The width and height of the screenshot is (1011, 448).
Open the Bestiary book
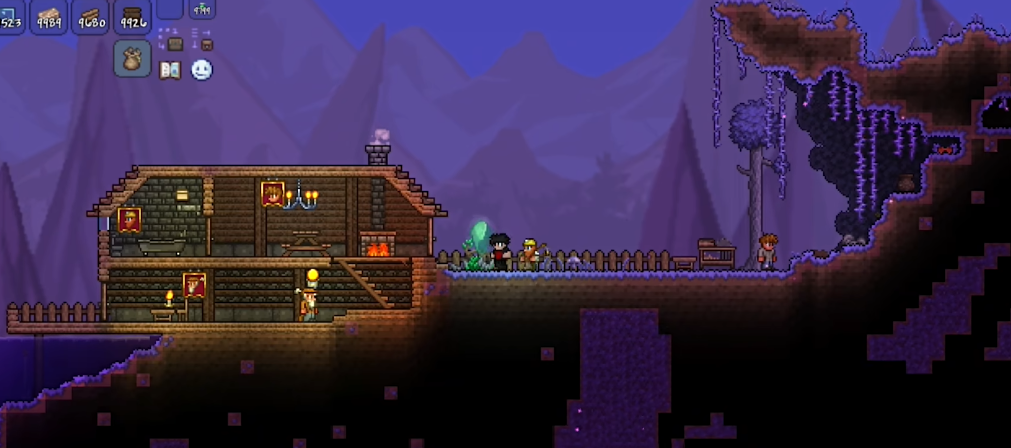(170, 70)
